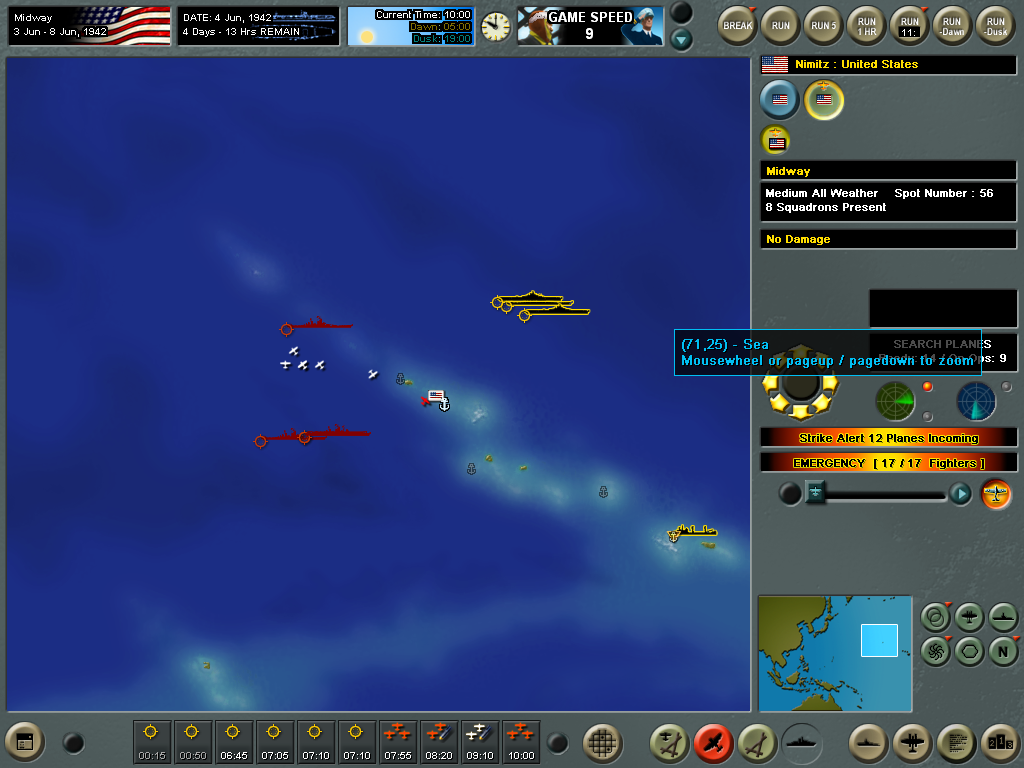Toggle the N map filter button

coord(1003,649)
